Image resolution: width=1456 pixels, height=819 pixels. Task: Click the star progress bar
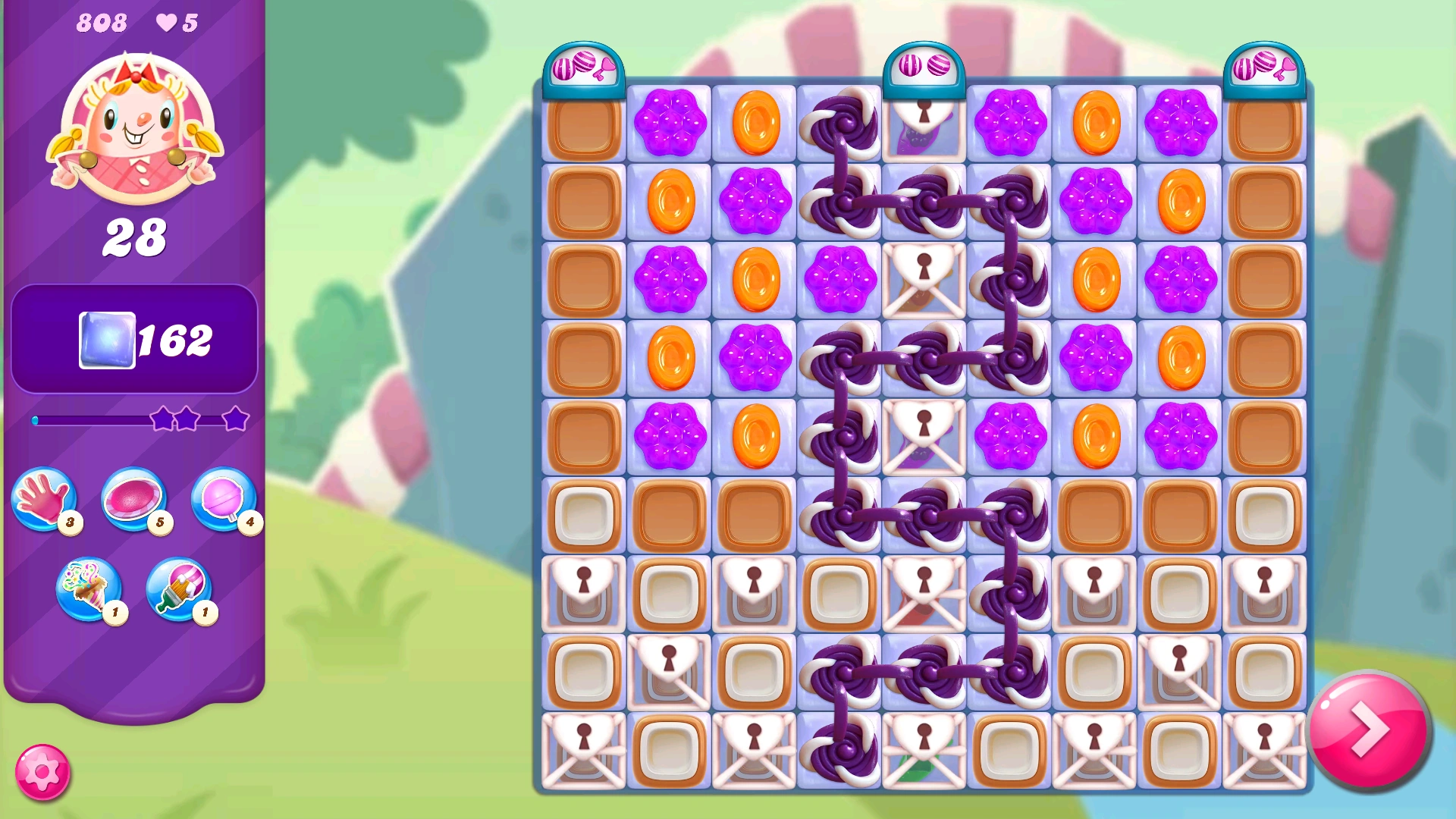[135, 419]
